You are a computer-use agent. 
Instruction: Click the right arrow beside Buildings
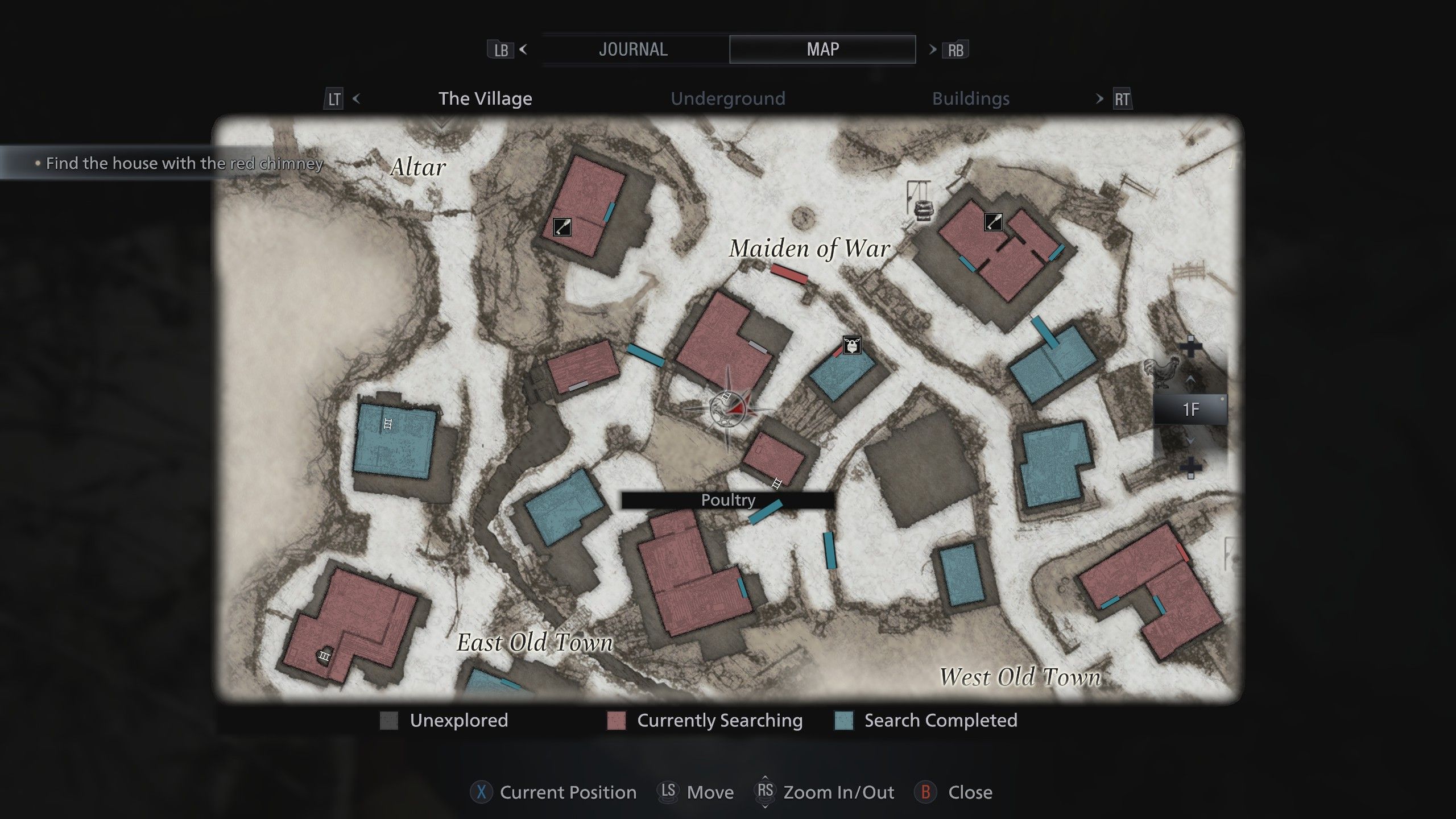click(1099, 98)
